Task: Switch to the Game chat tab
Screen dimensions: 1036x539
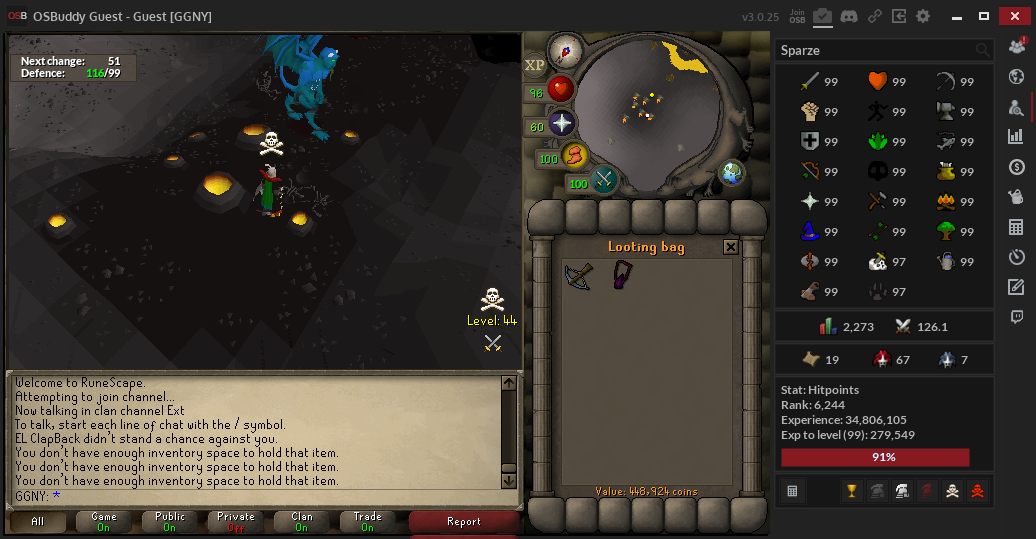Action: click(x=104, y=521)
